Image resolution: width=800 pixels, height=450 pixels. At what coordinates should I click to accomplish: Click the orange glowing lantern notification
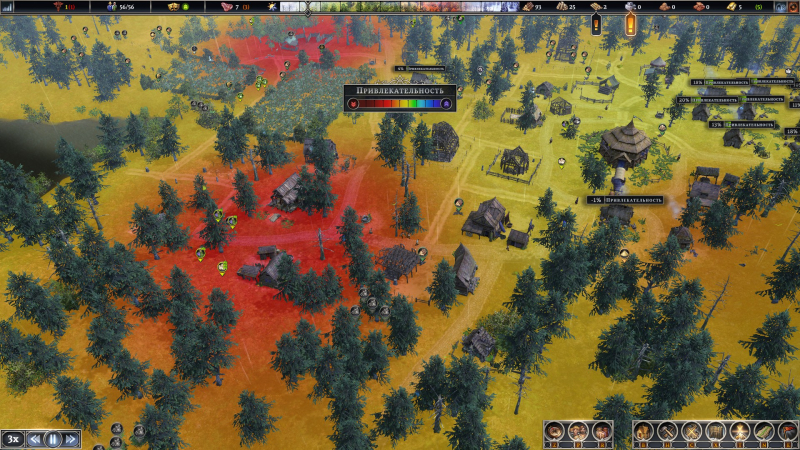[631, 22]
